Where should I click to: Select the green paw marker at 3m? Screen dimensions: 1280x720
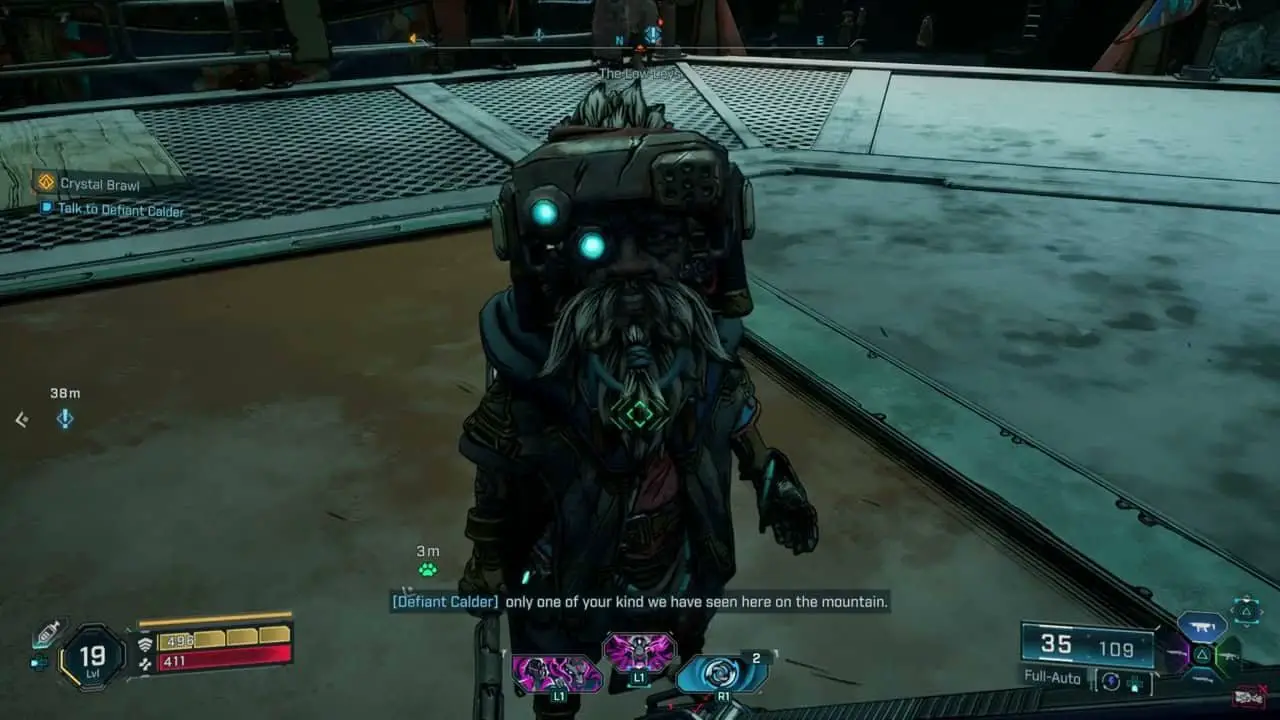click(x=428, y=569)
